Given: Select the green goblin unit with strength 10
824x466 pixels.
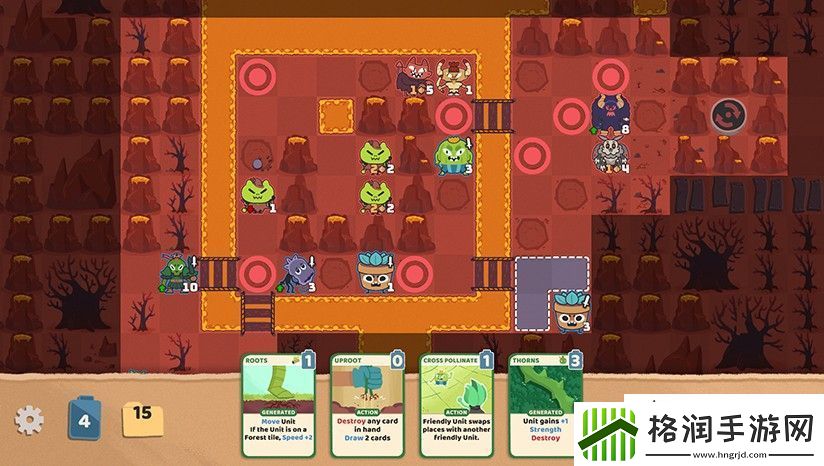Looking at the screenshot, I should point(174,272).
